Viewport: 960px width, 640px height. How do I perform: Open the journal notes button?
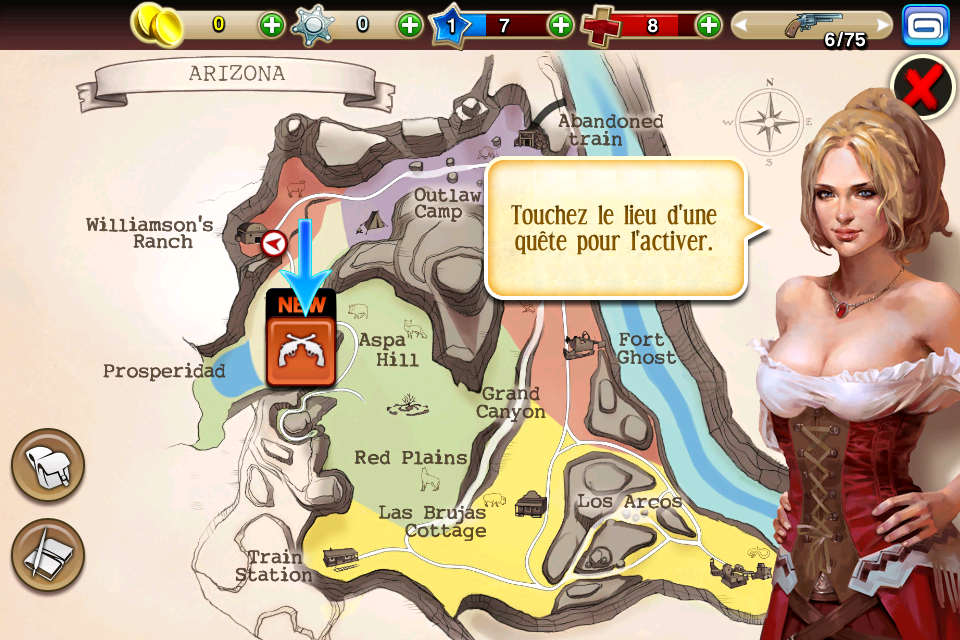tap(48, 554)
